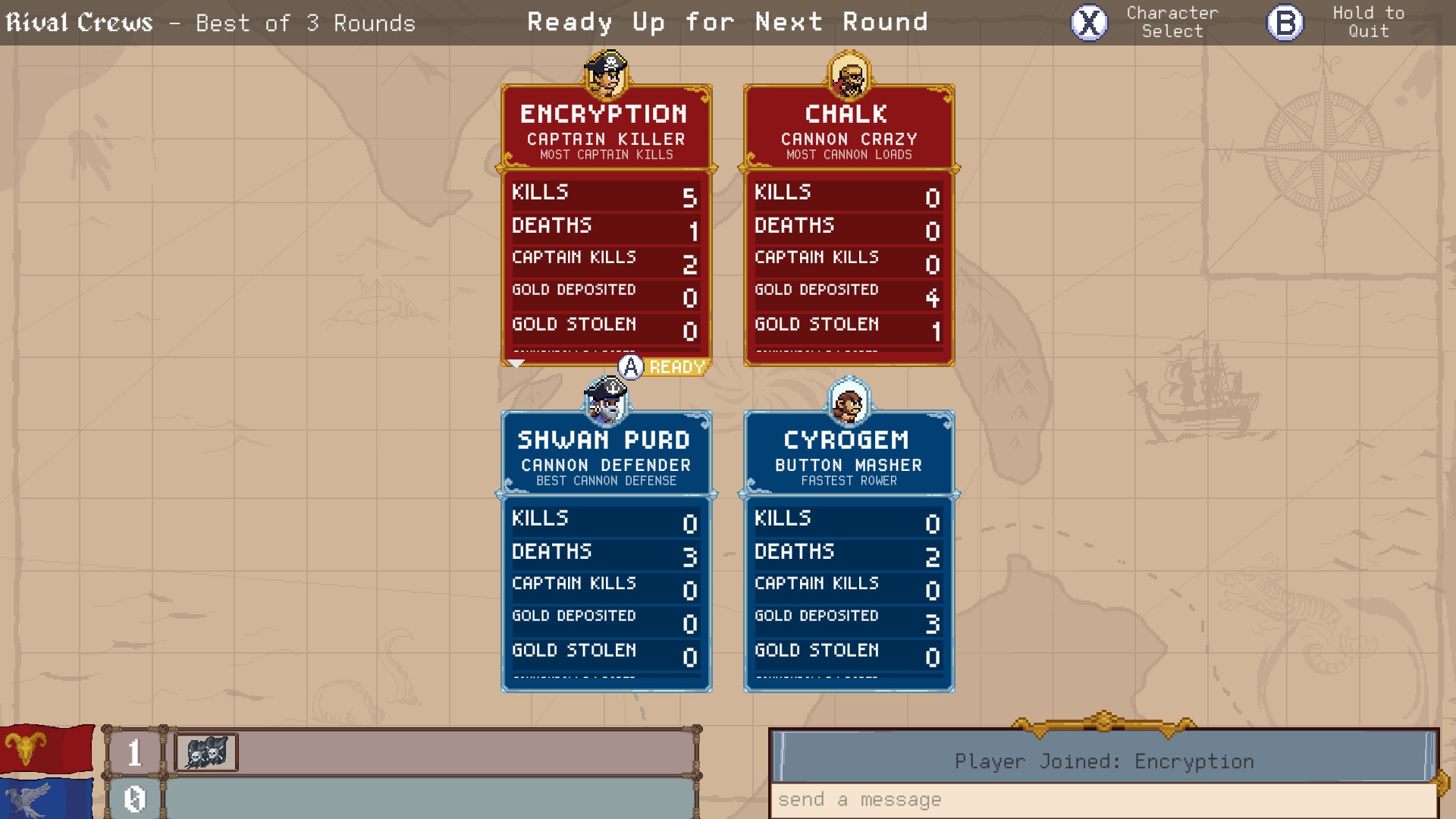Click the X Character Select controller icon
1456x819 pixels.
tap(1087, 21)
